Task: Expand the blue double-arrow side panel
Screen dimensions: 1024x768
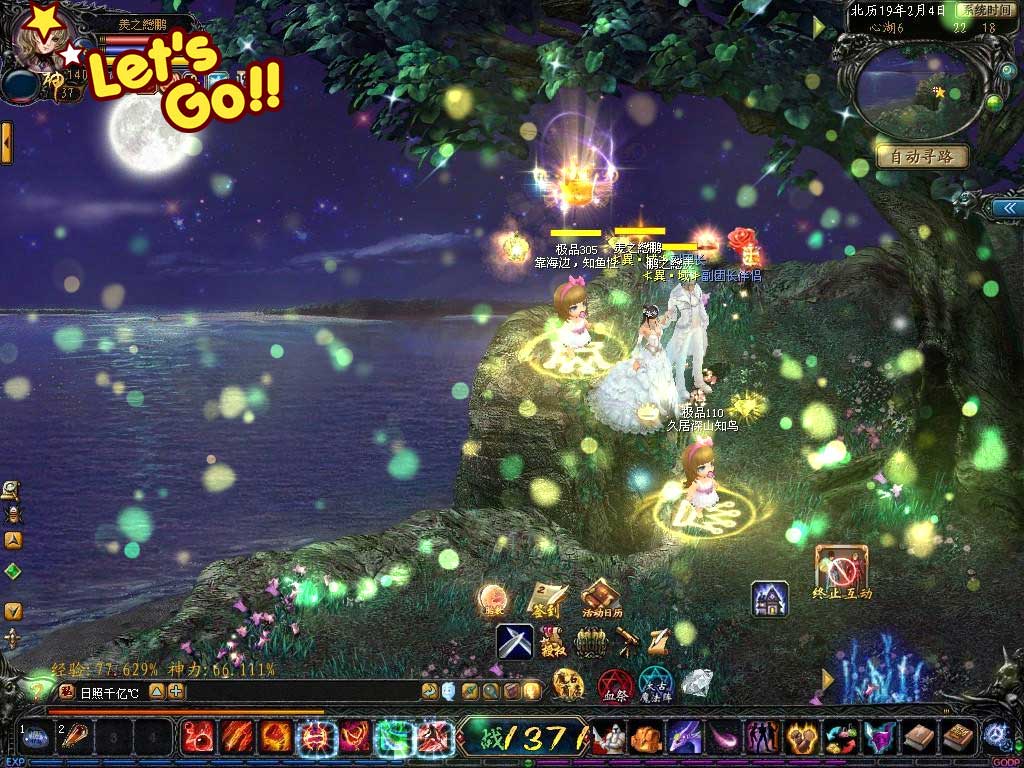Action: tap(1006, 207)
